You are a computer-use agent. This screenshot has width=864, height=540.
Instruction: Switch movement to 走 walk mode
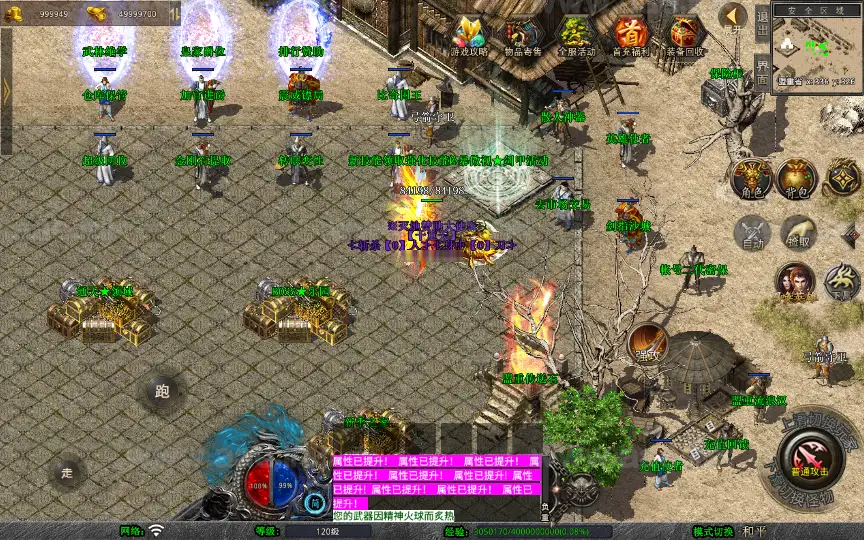pyautogui.click(x=68, y=472)
